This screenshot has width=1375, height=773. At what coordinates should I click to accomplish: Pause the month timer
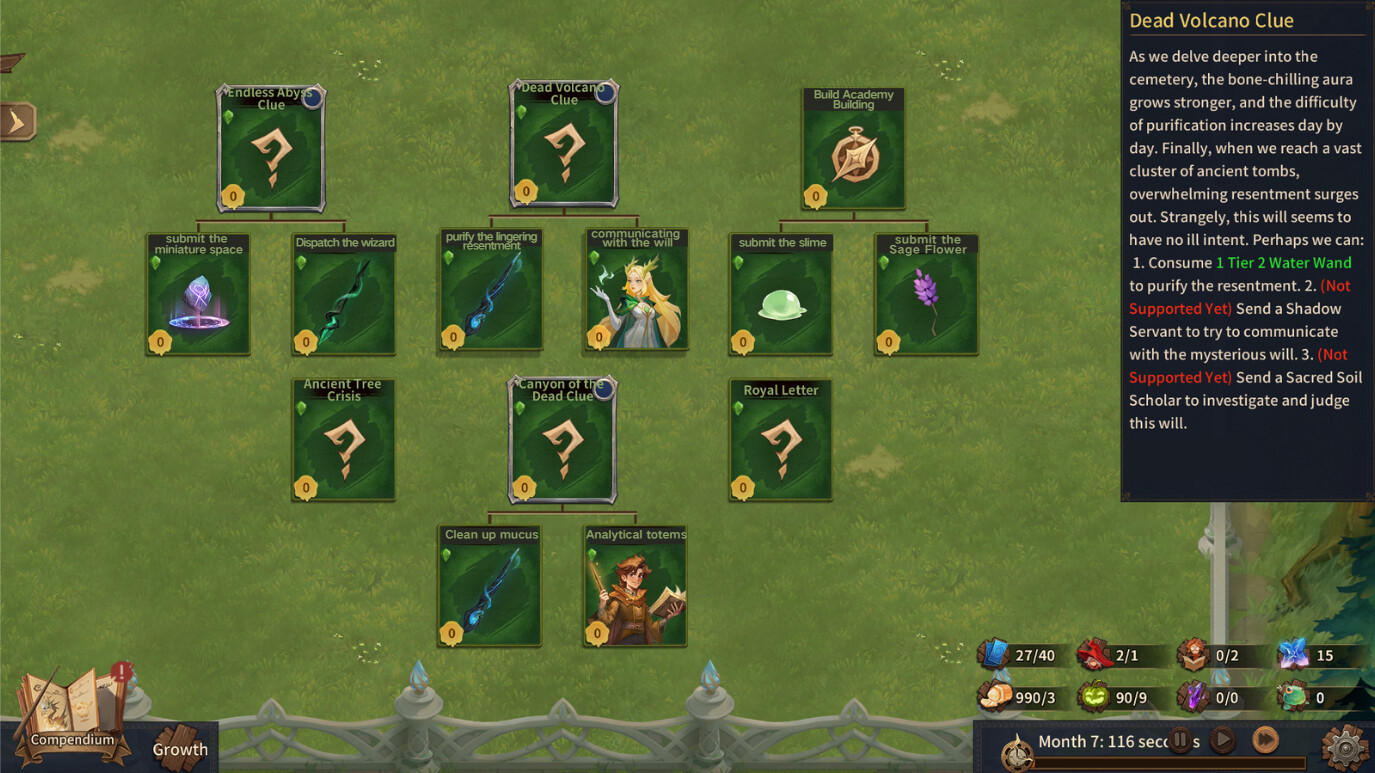point(1181,740)
